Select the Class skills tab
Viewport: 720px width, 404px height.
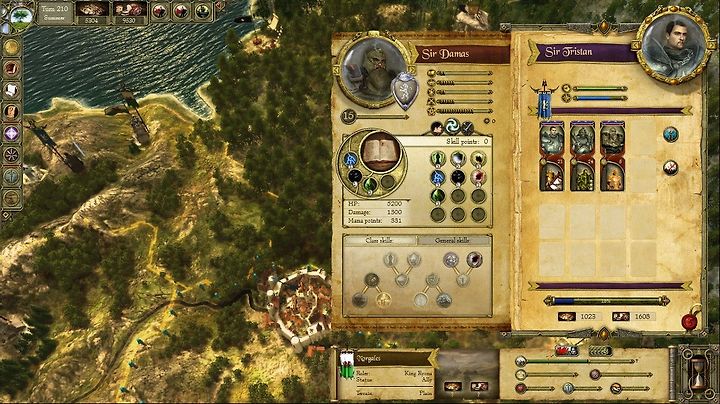point(380,240)
